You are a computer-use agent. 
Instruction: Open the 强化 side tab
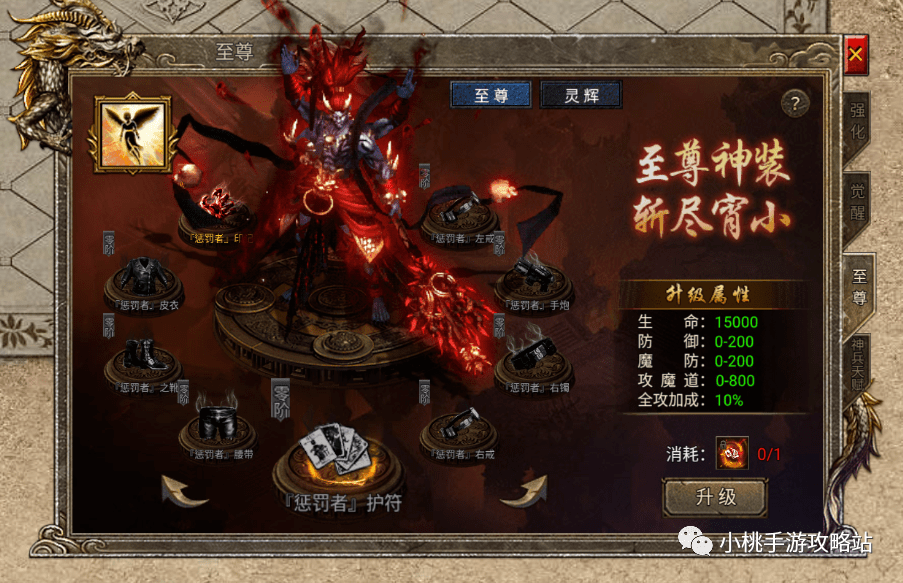(x=858, y=124)
